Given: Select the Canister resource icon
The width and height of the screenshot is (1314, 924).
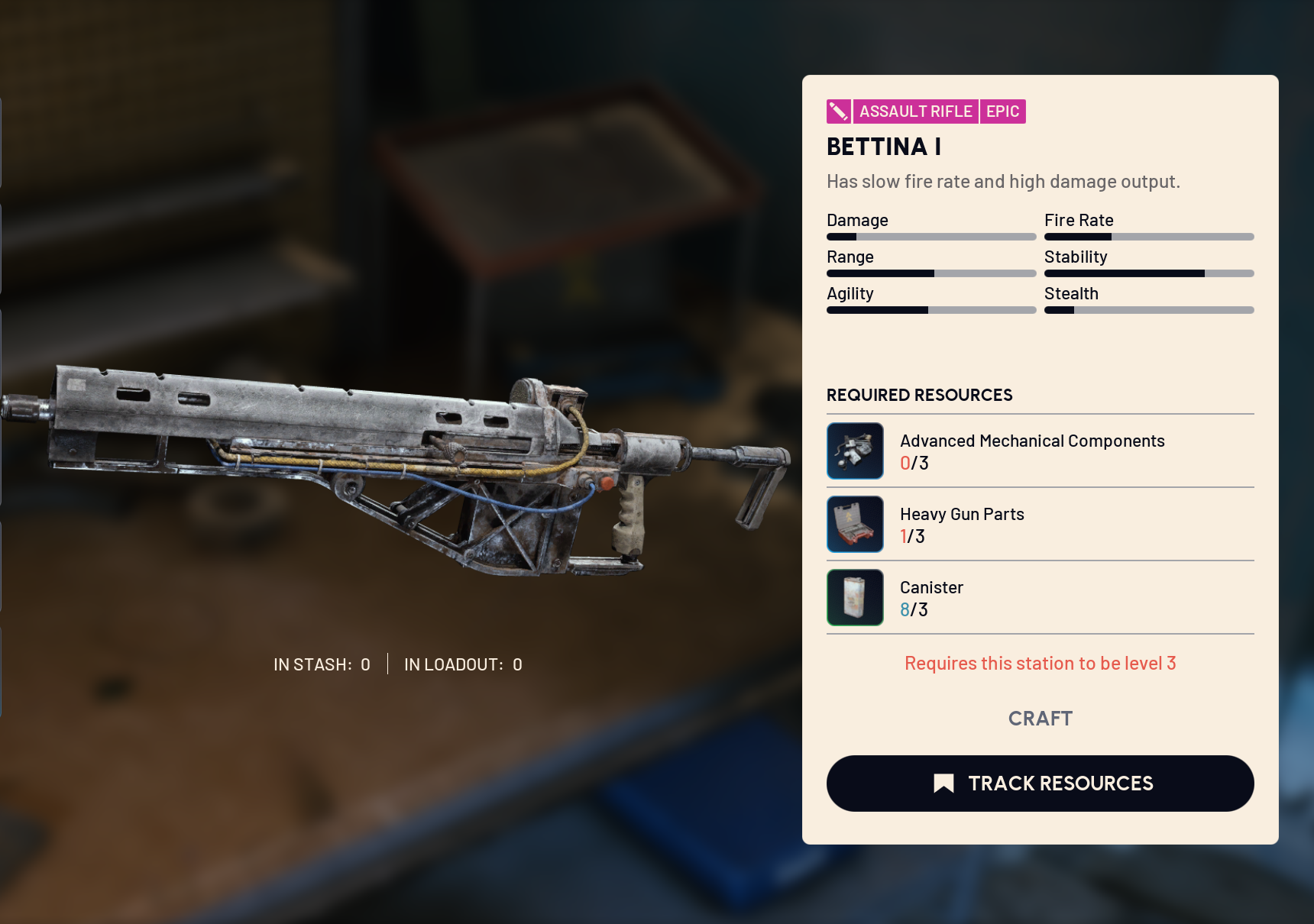Looking at the screenshot, I should click(855, 598).
